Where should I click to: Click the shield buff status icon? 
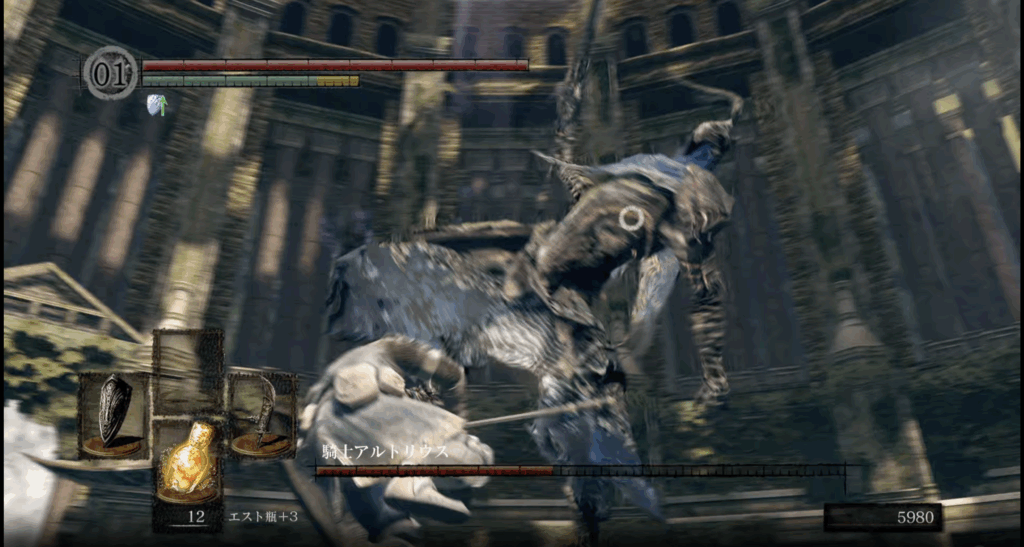156,103
